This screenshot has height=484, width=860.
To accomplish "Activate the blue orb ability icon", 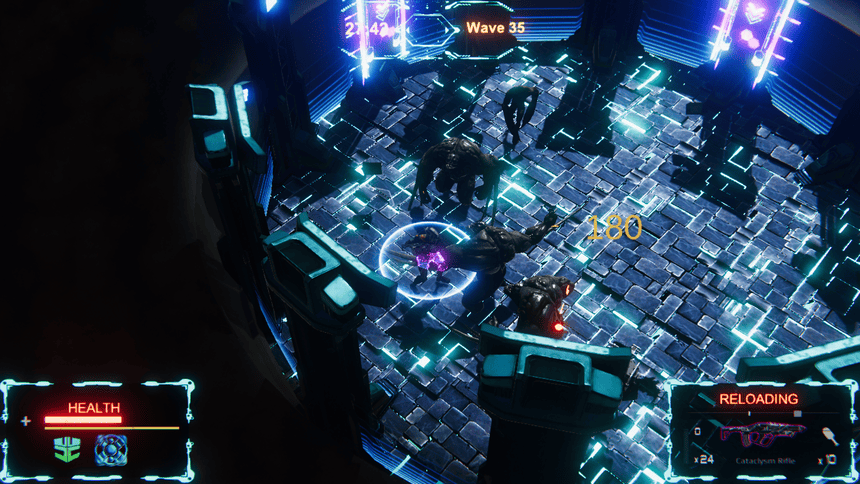I will coord(110,449).
